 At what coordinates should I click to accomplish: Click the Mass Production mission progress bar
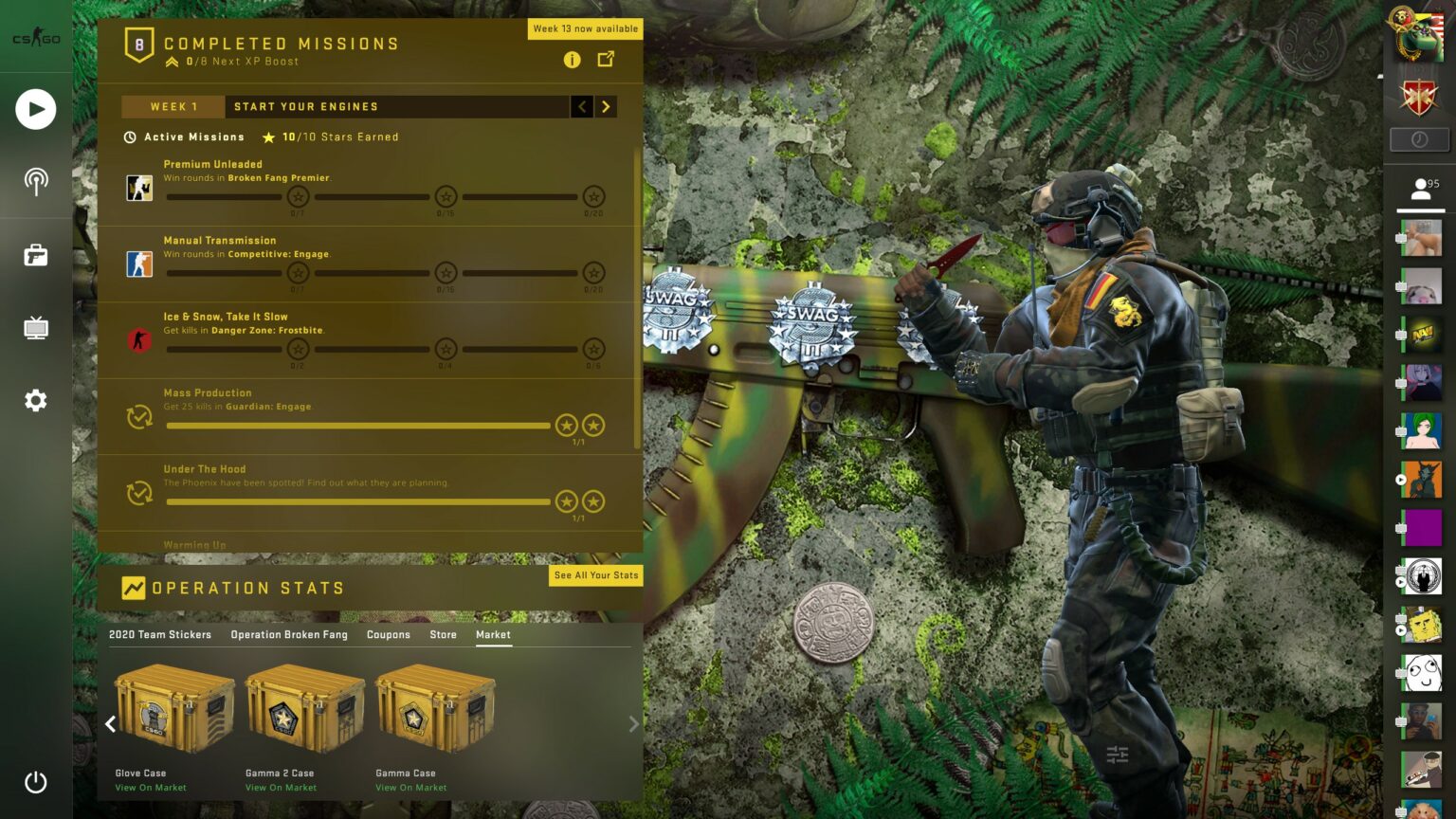(358, 426)
